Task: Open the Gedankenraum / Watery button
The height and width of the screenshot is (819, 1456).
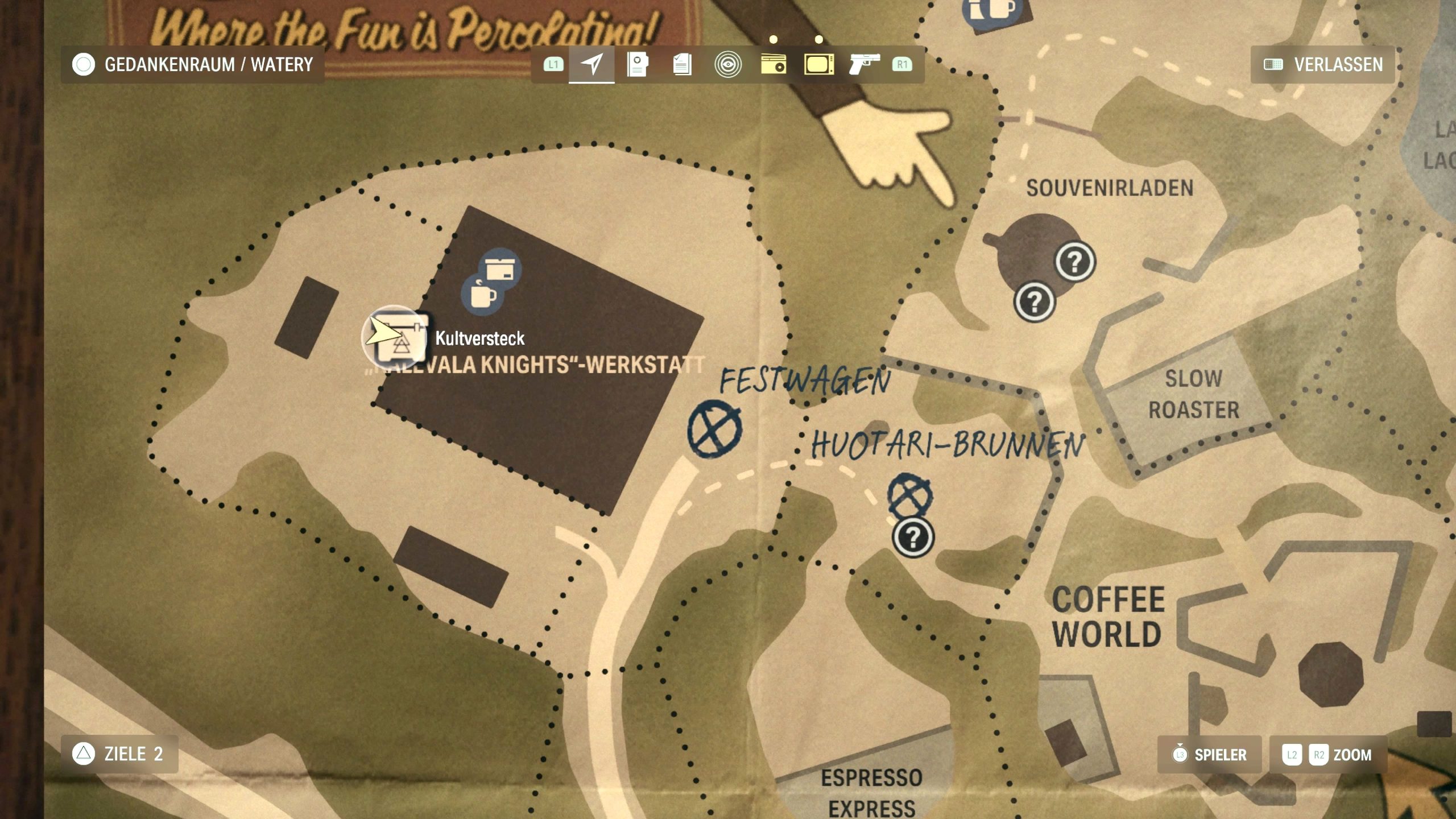Action: point(192,64)
